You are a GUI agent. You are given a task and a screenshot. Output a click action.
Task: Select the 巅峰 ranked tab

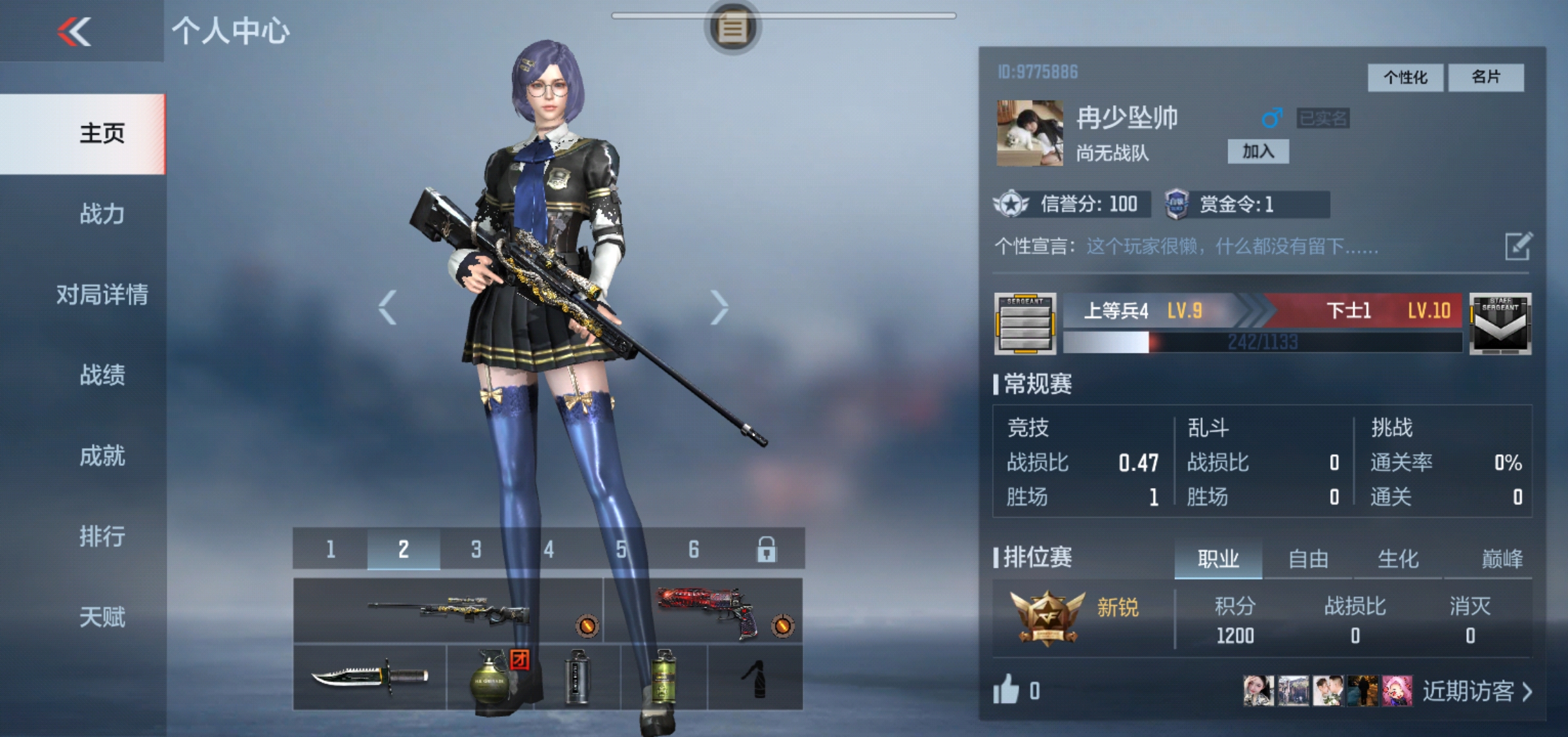pyautogui.click(x=1501, y=559)
